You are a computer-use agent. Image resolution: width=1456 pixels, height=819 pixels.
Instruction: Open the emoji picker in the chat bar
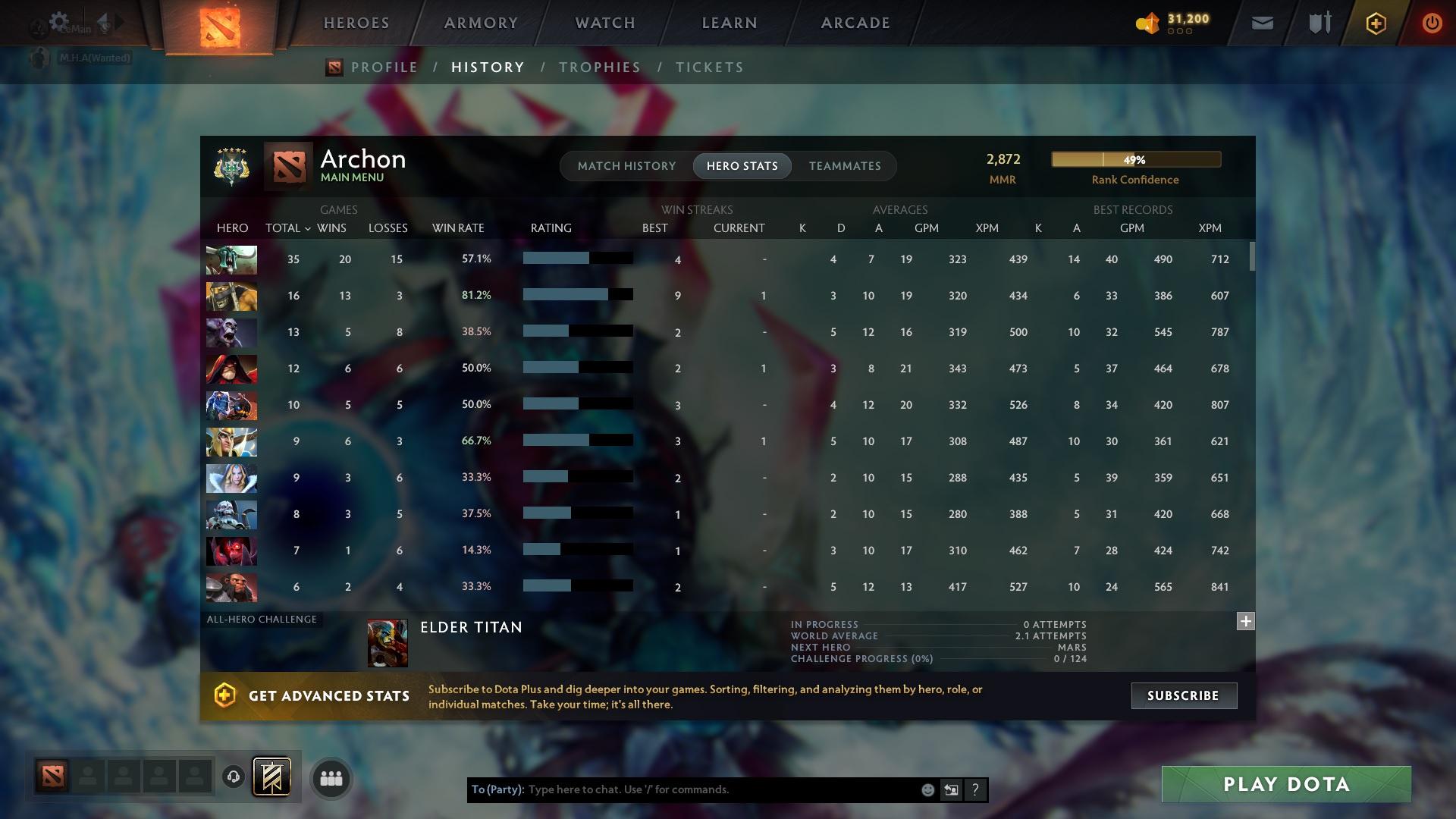tap(927, 789)
